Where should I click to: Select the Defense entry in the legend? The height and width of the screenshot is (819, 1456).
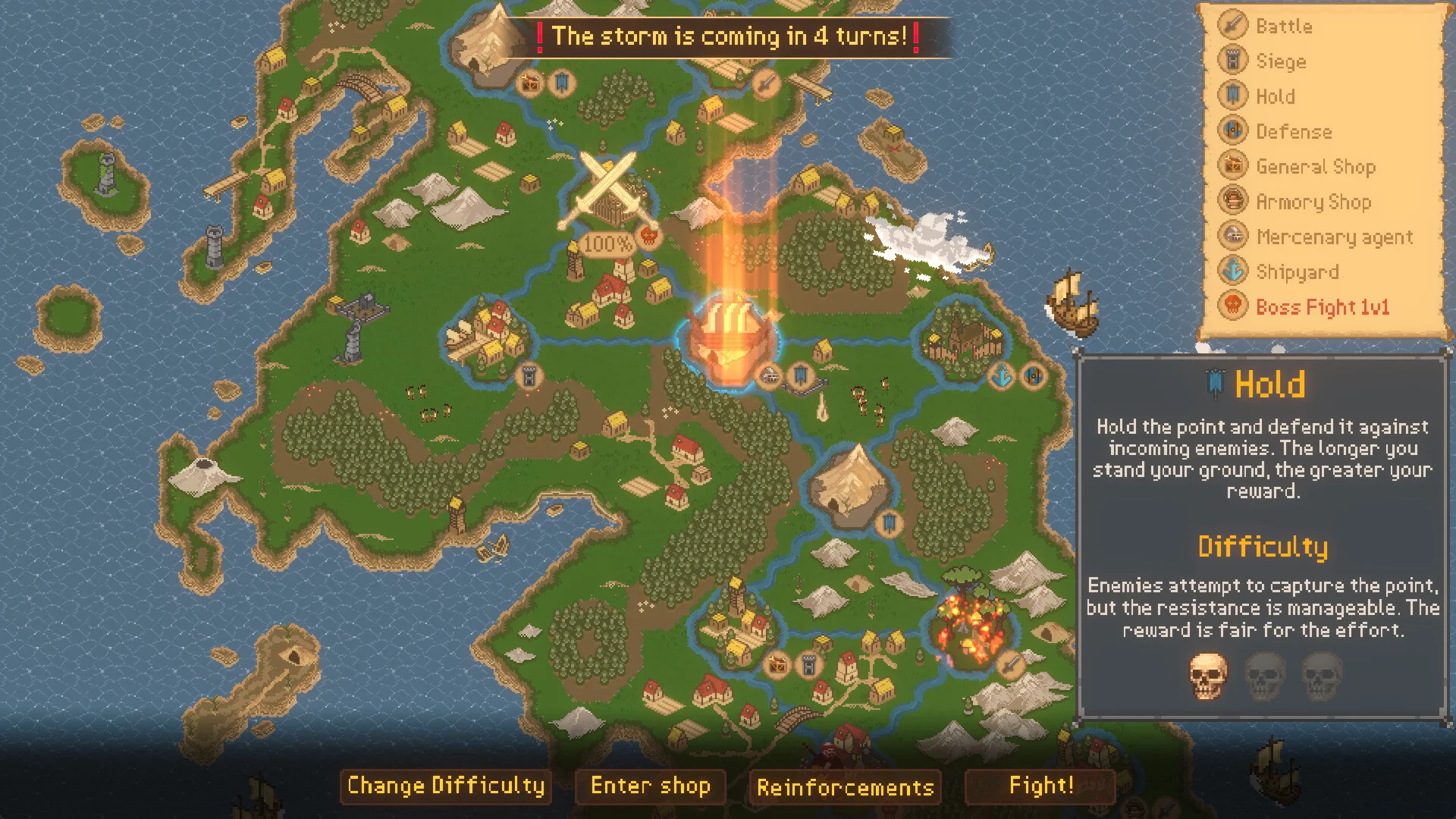1293,131
